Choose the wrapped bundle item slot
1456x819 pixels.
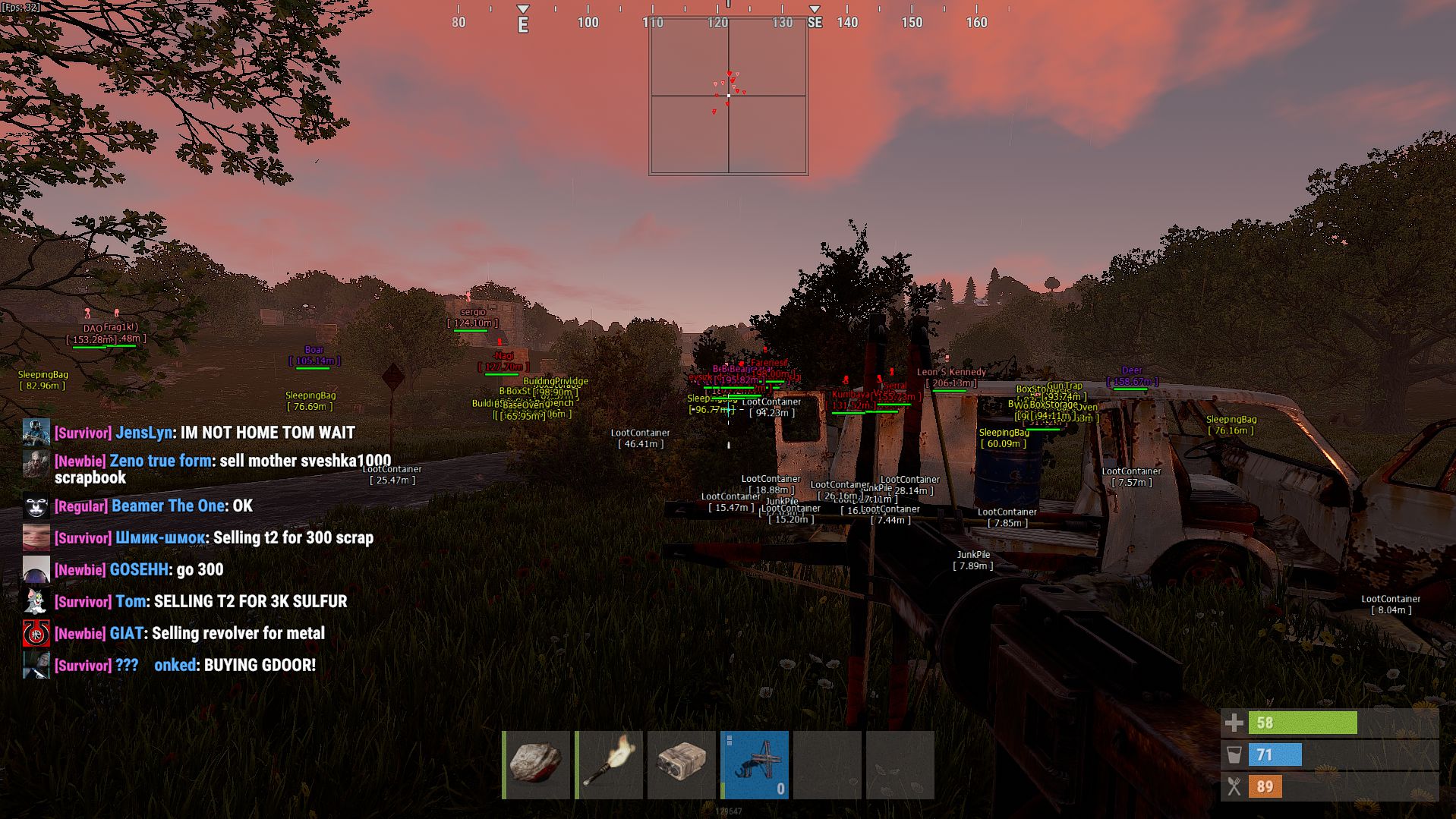point(682,764)
